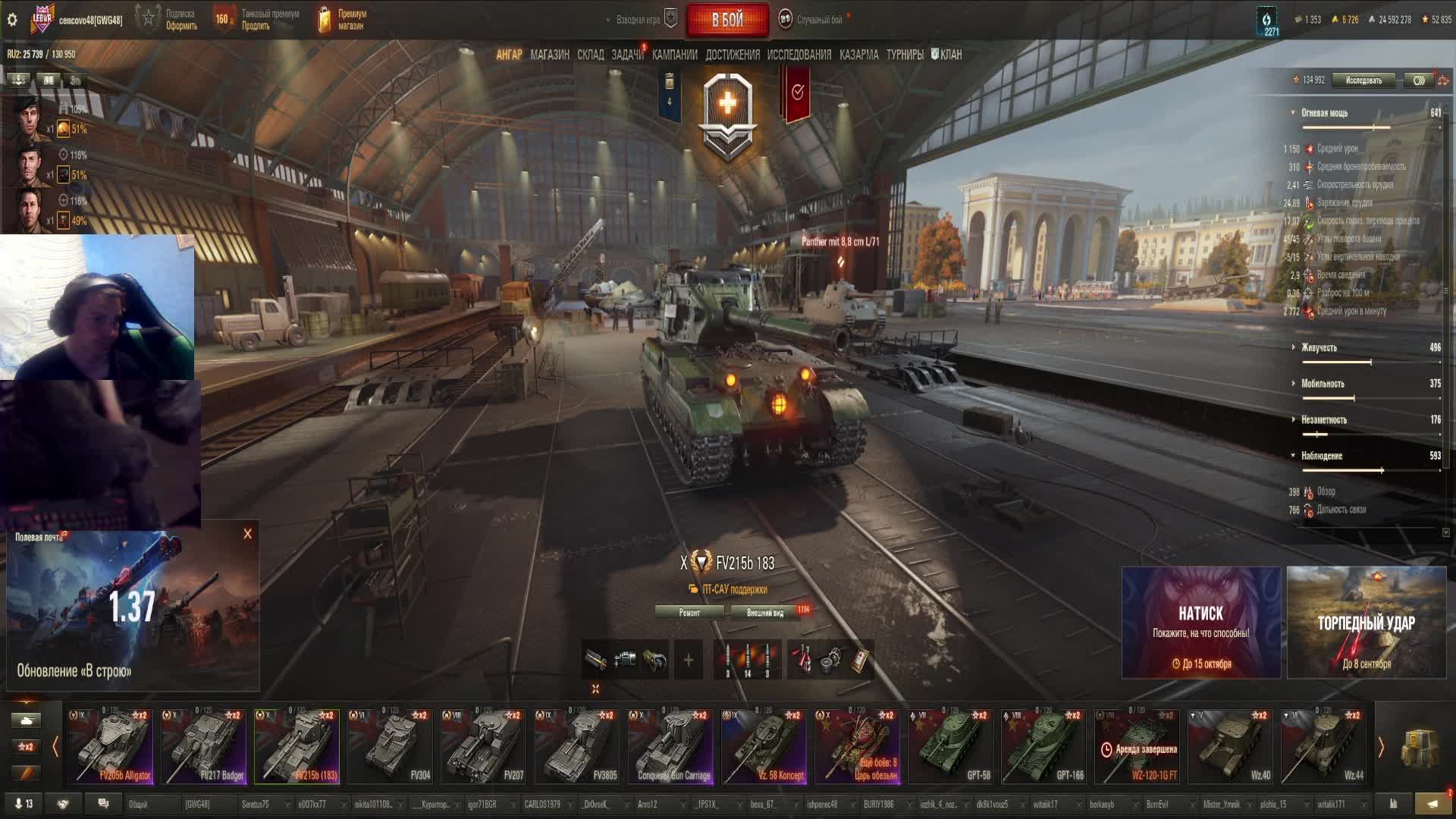The height and width of the screenshot is (819, 1456).
Task: Click the Исследовать research button
Action: coord(1363,80)
